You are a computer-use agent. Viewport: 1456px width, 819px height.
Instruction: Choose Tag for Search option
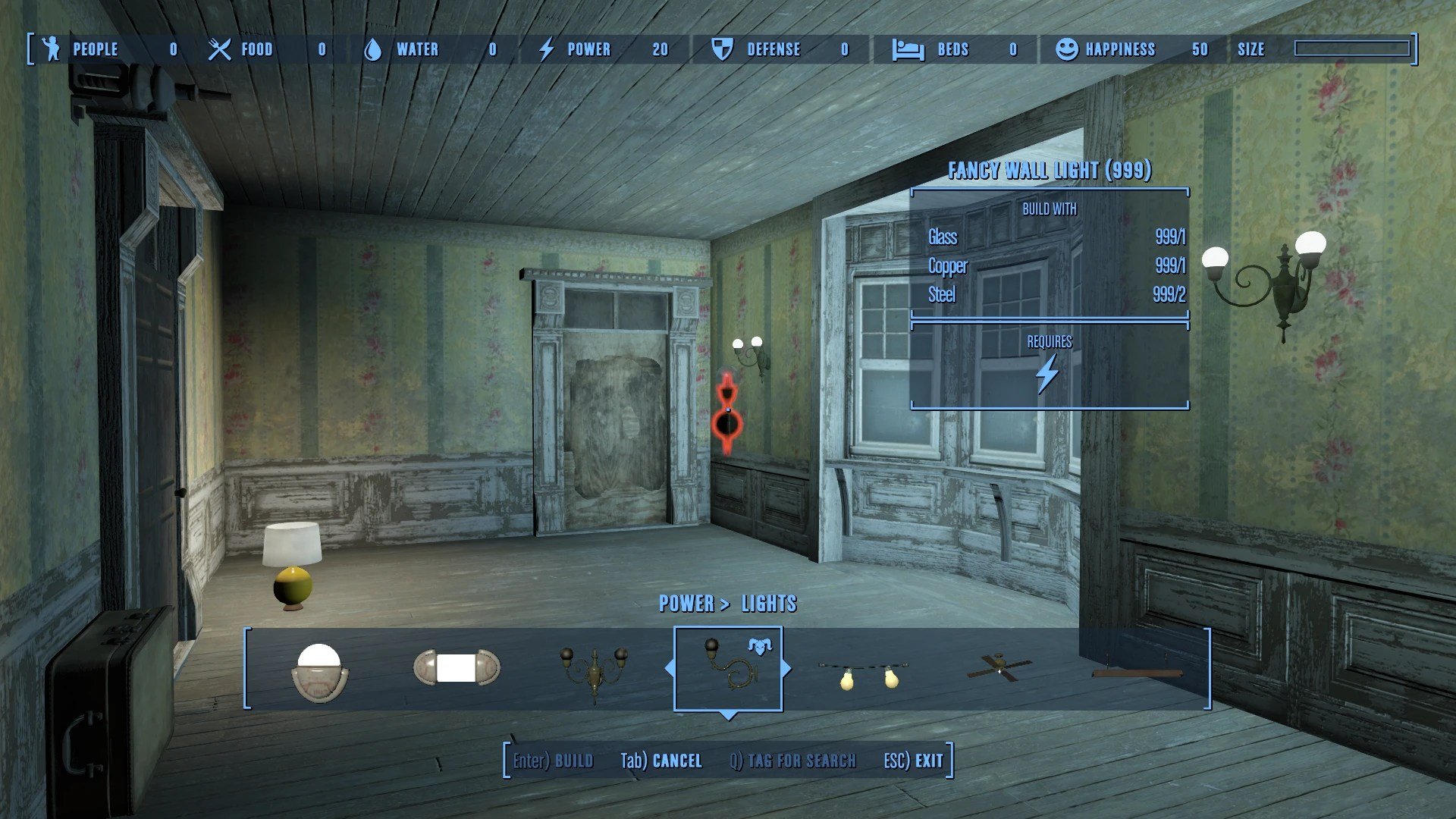[x=792, y=761]
